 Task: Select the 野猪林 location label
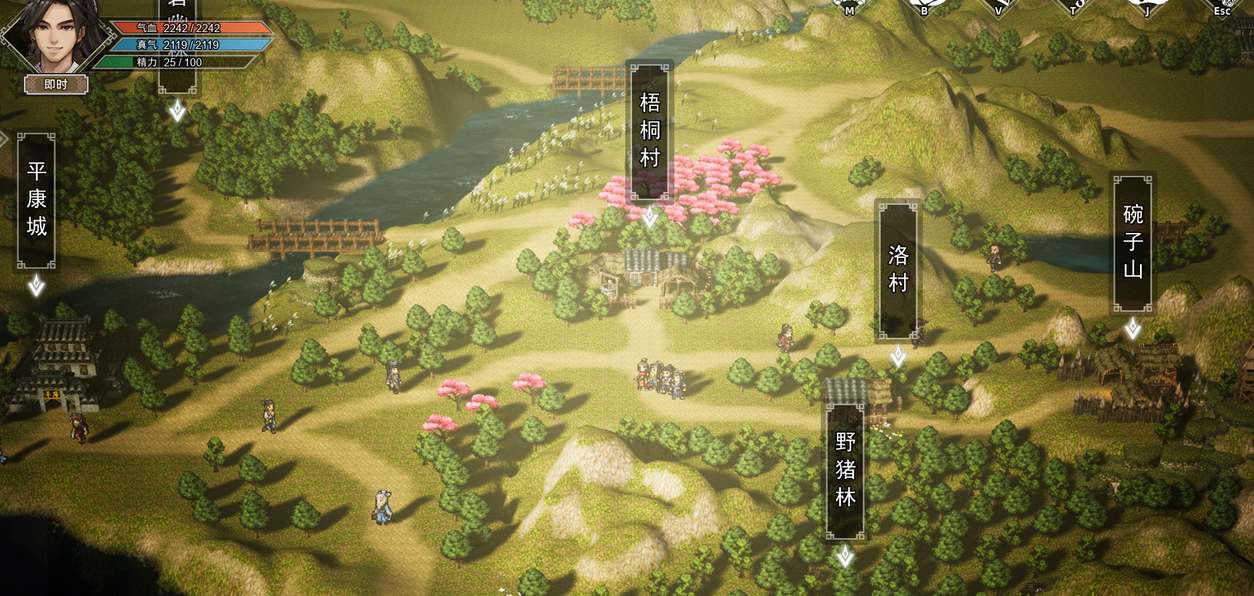[846, 468]
